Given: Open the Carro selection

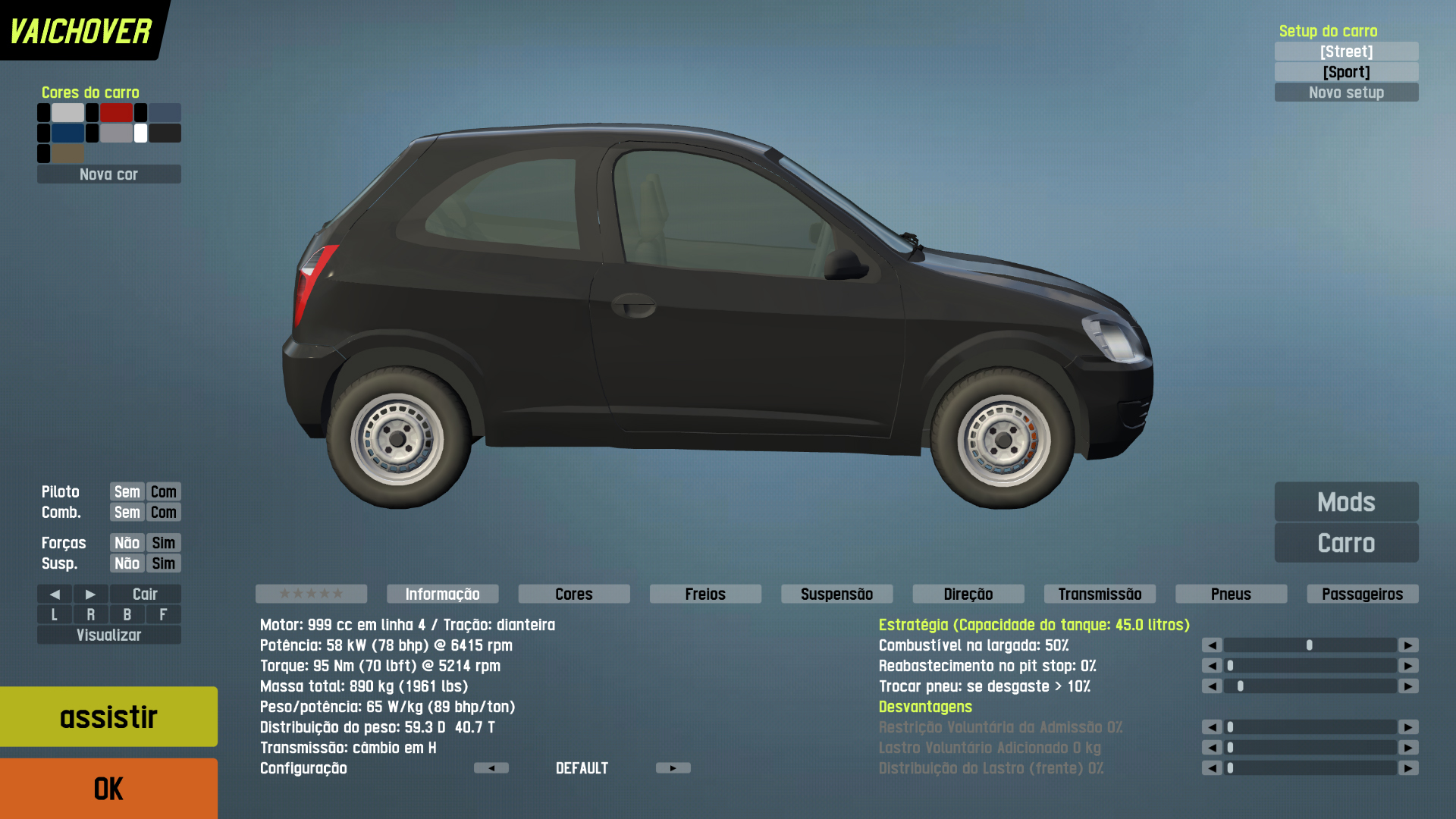Looking at the screenshot, I should coord(1346,543).
